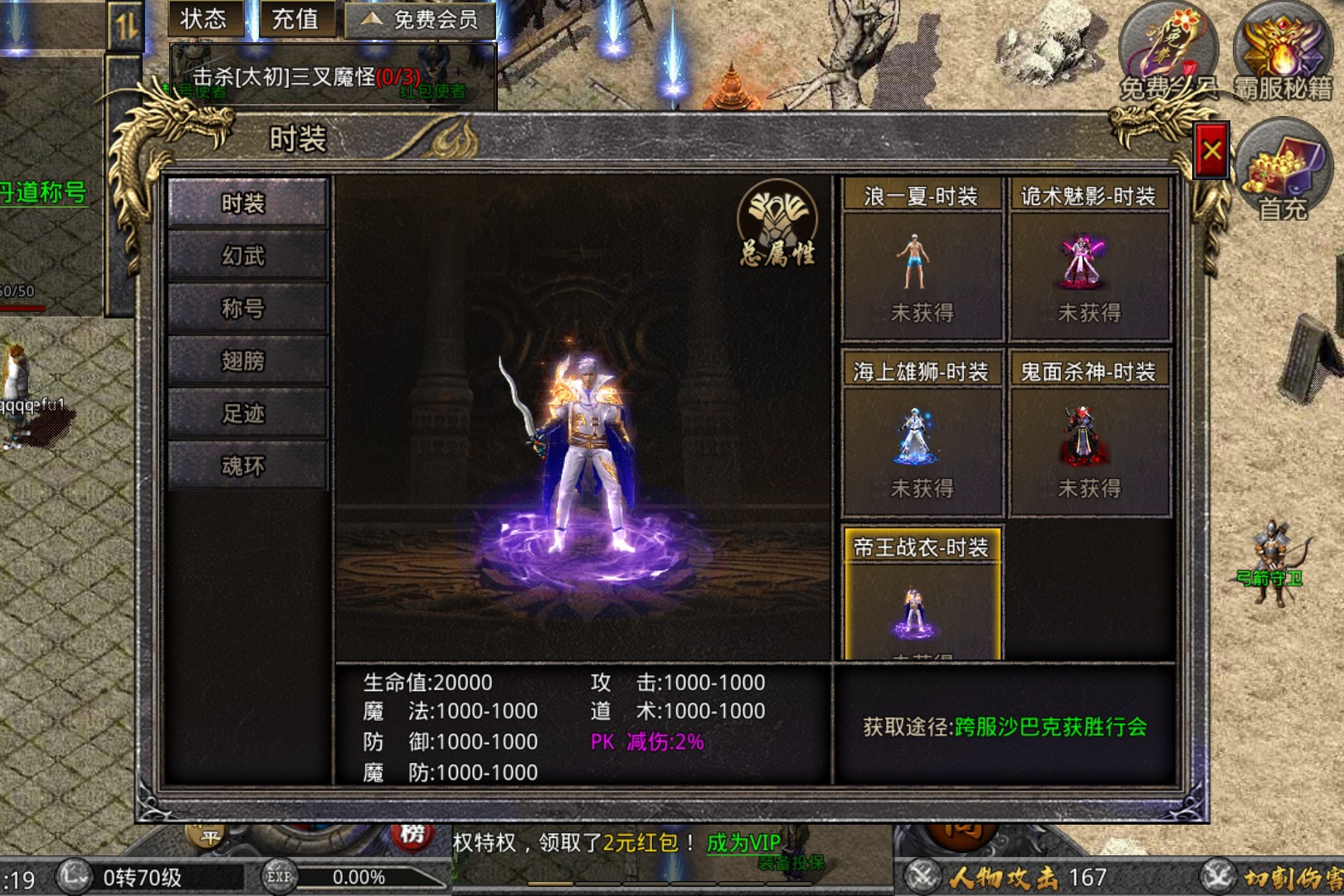Choose the 诡术魅影 costume tile
The width and height of the screenshot is (1344, 896).
click(1088, 265)
